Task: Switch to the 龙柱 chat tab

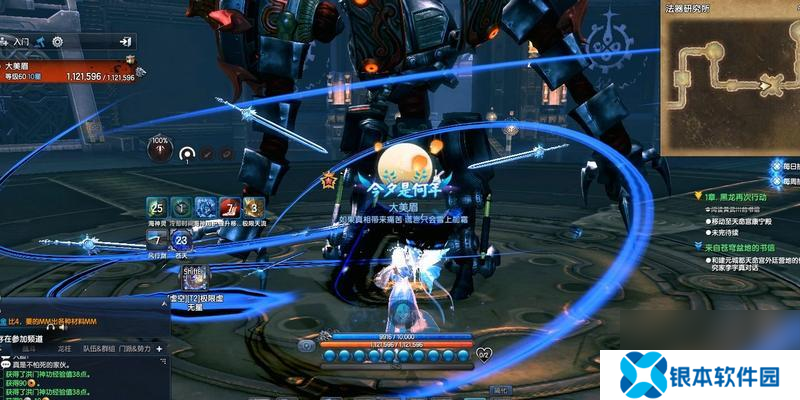Action: [x=66, y=349]
